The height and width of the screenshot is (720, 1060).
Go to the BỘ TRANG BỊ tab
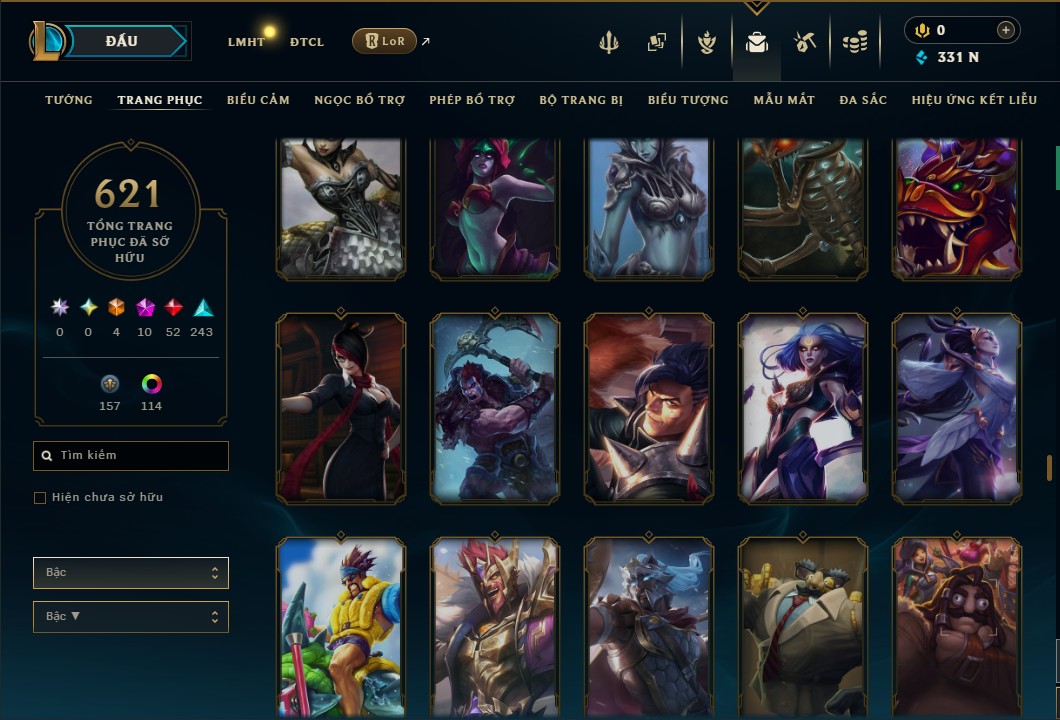[x=581, y=100]
